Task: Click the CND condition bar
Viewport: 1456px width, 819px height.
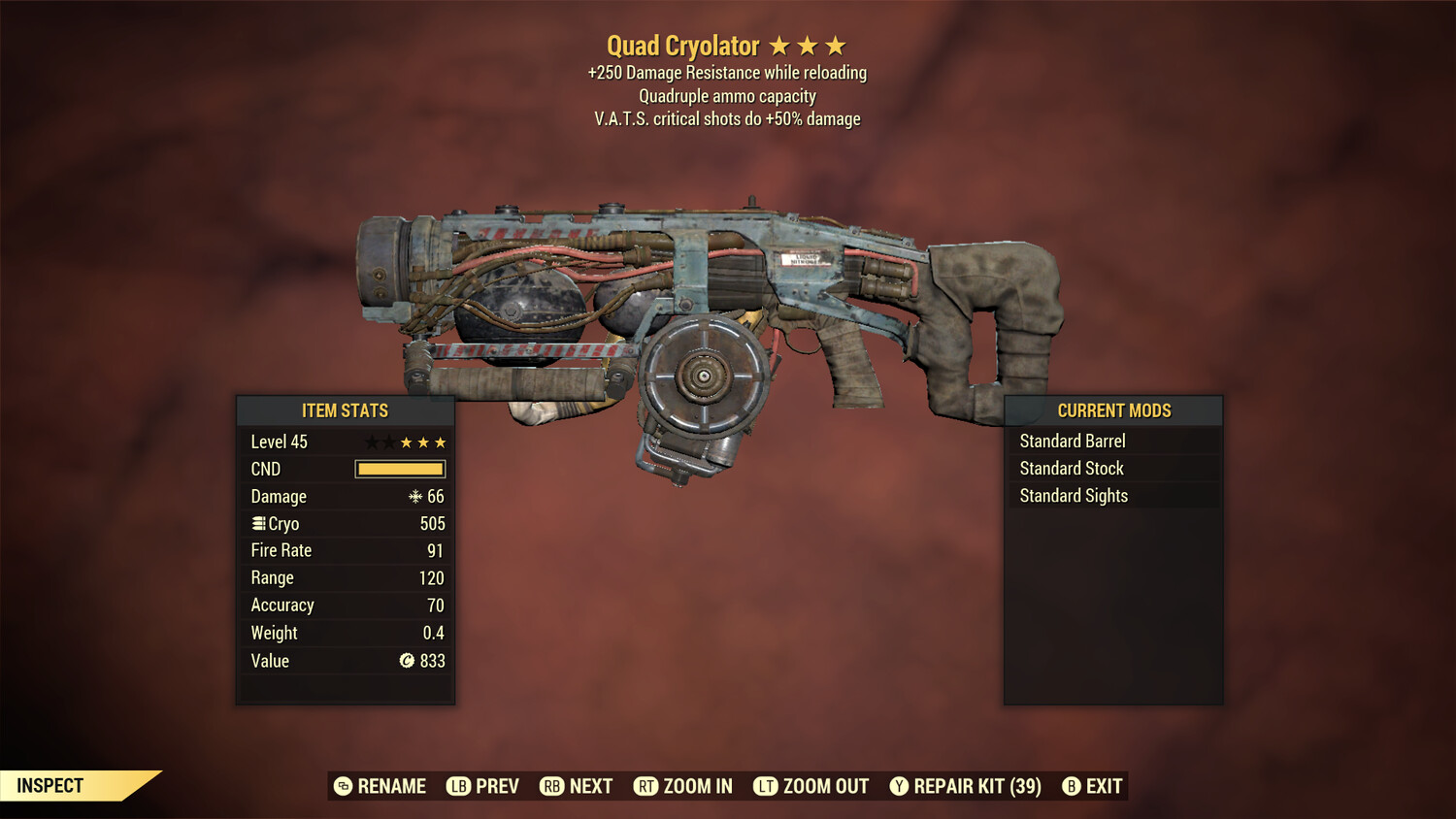Action: [400, 469]
